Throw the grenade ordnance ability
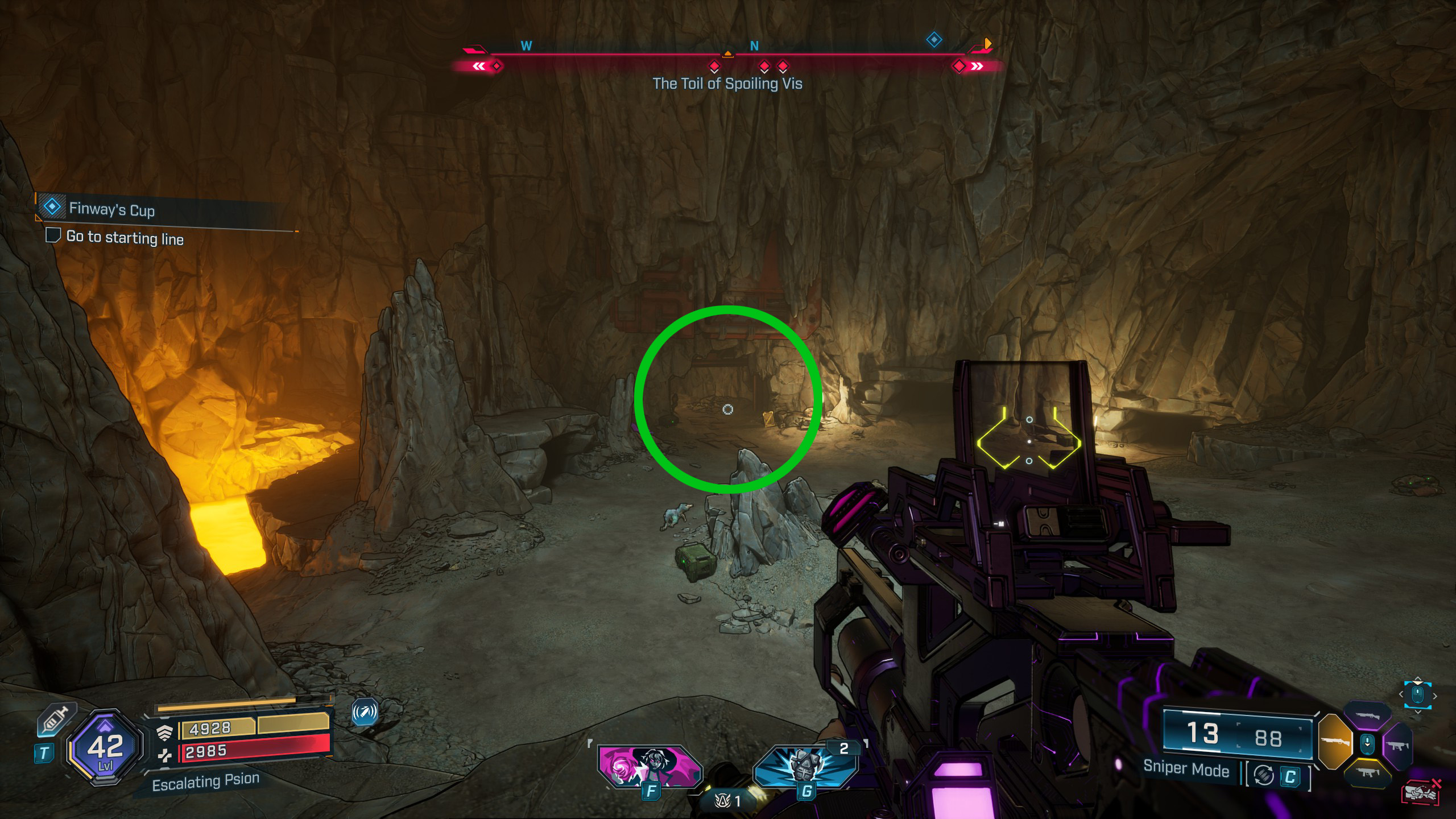The height and width of the screenshot is (819, 1456). pyautogui.click(x=805, y=767)
